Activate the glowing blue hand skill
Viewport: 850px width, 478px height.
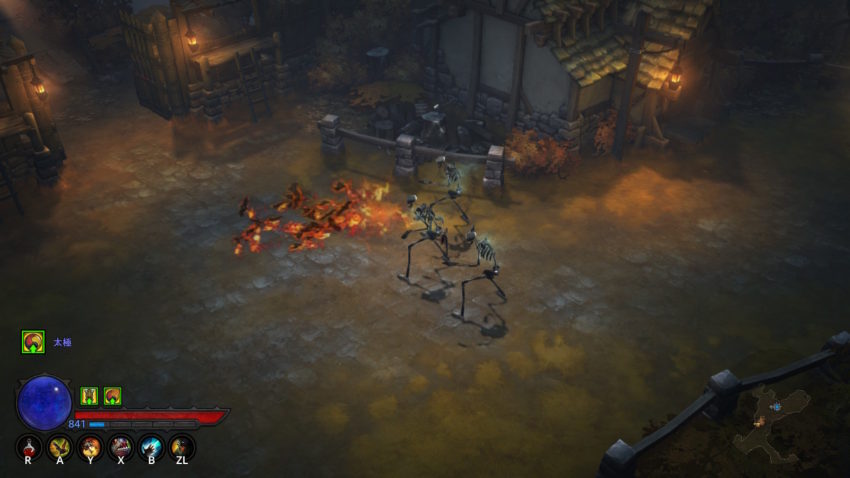pyautogui.click(x=151, y=447)
